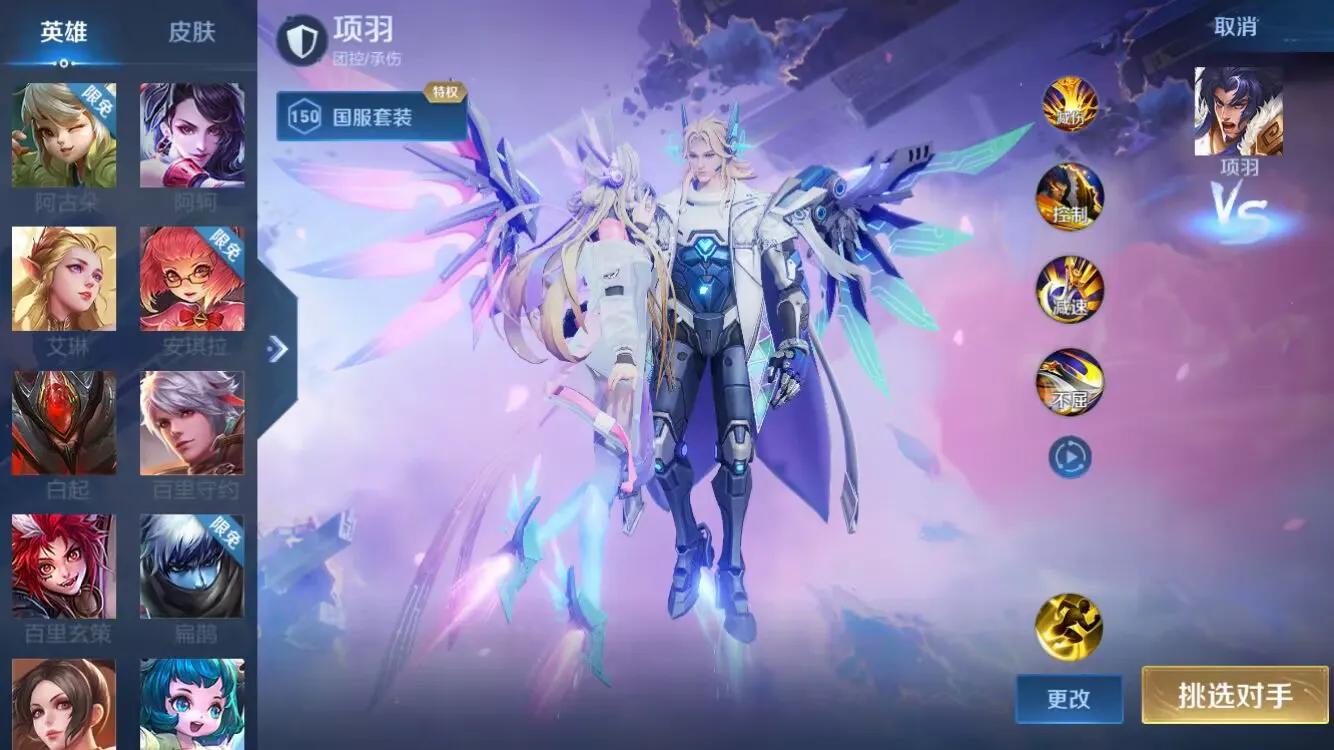The width and height of the screenshot is (1334, 750).
Task: Play the skill preview video button
Action: pos(1069,458)
